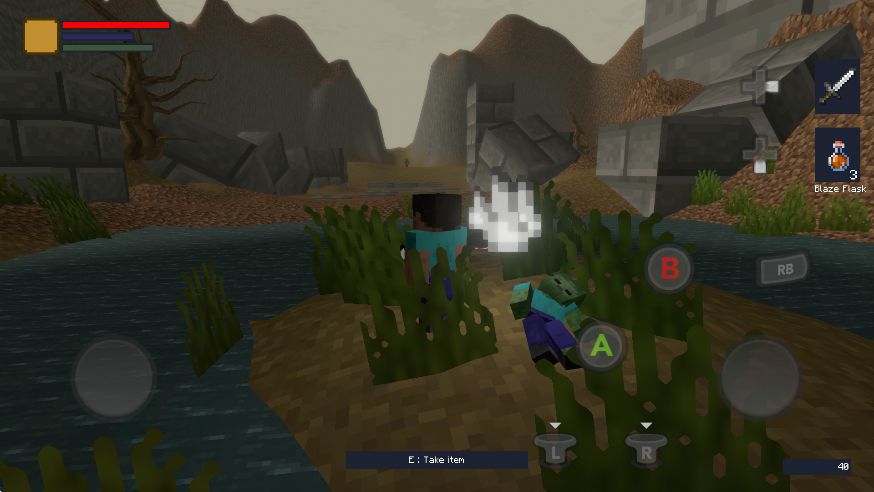The height and width of the screenshot is (492, 874).
Task: Click the orange player portrait icon
Action: coord(41,36)
